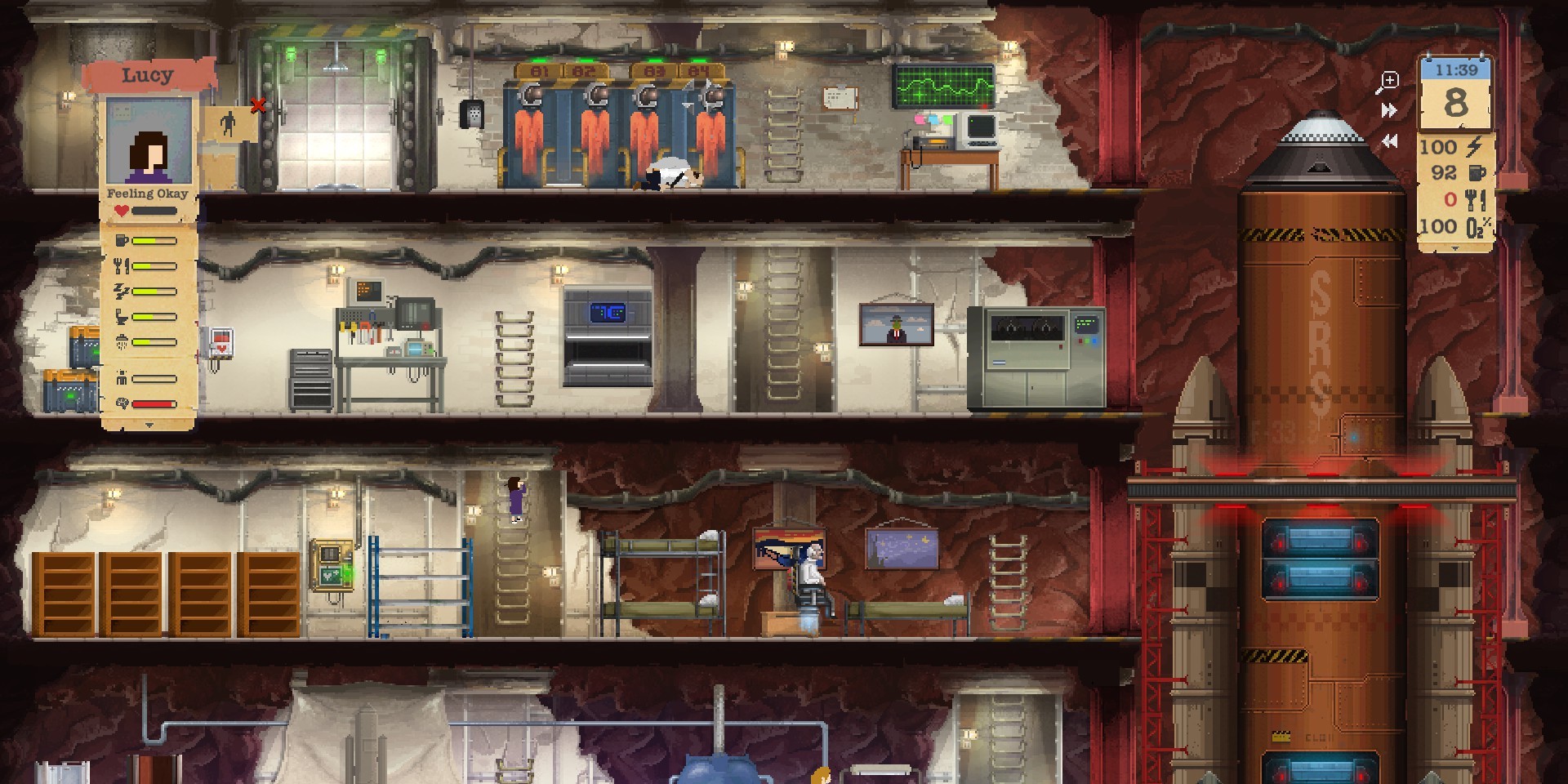Expand Lucy's stats panel bottom arrow
The width and height of the screenshot is (1568, 784).
pyautogui.click(x=149, y=424)
